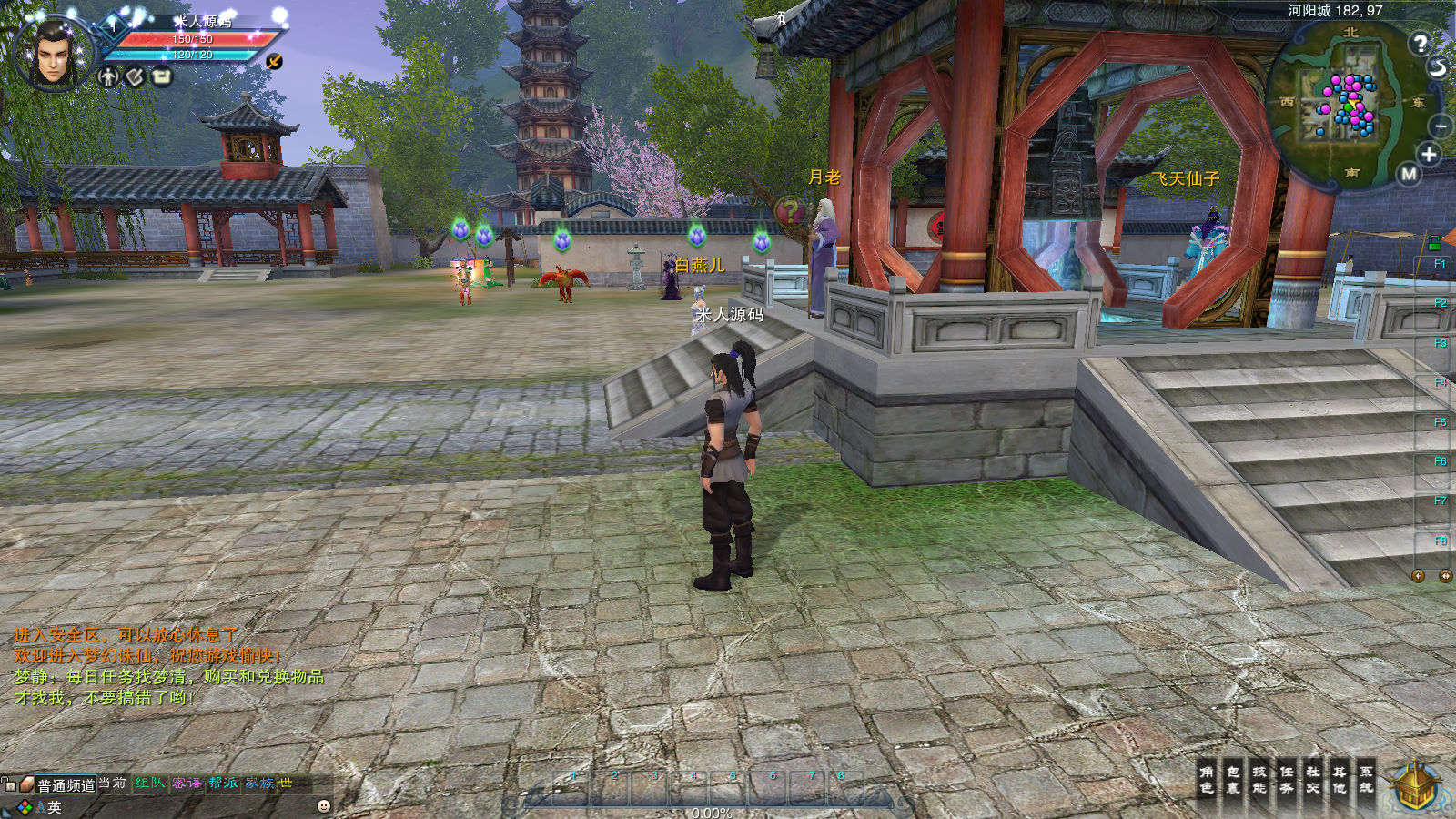This screenshot has width=1456, height=819.
Task: Open the 社交 social menu
Action: pos(1313,780)
